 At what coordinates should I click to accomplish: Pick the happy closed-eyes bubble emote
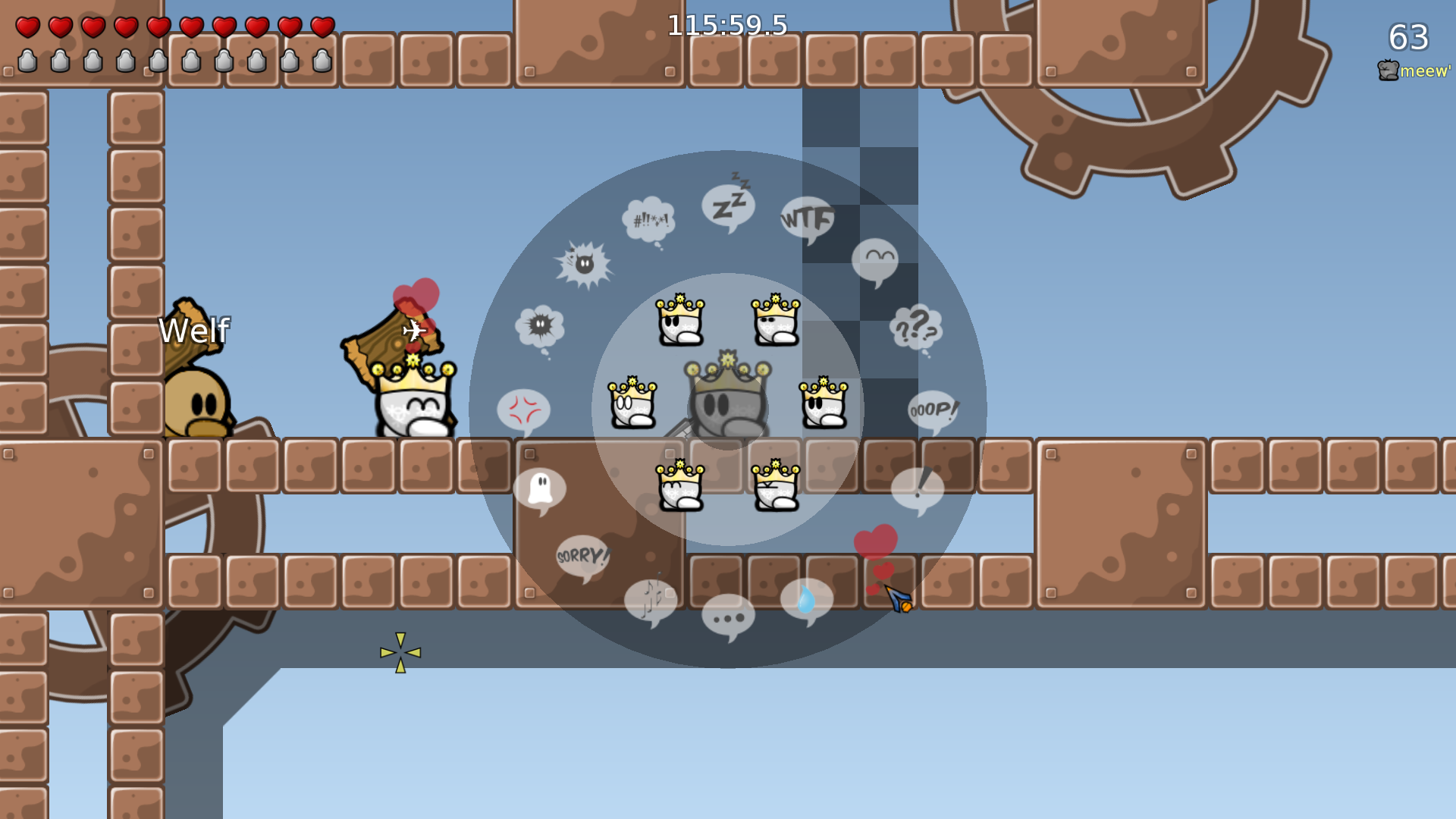click(x=875, y=261)
